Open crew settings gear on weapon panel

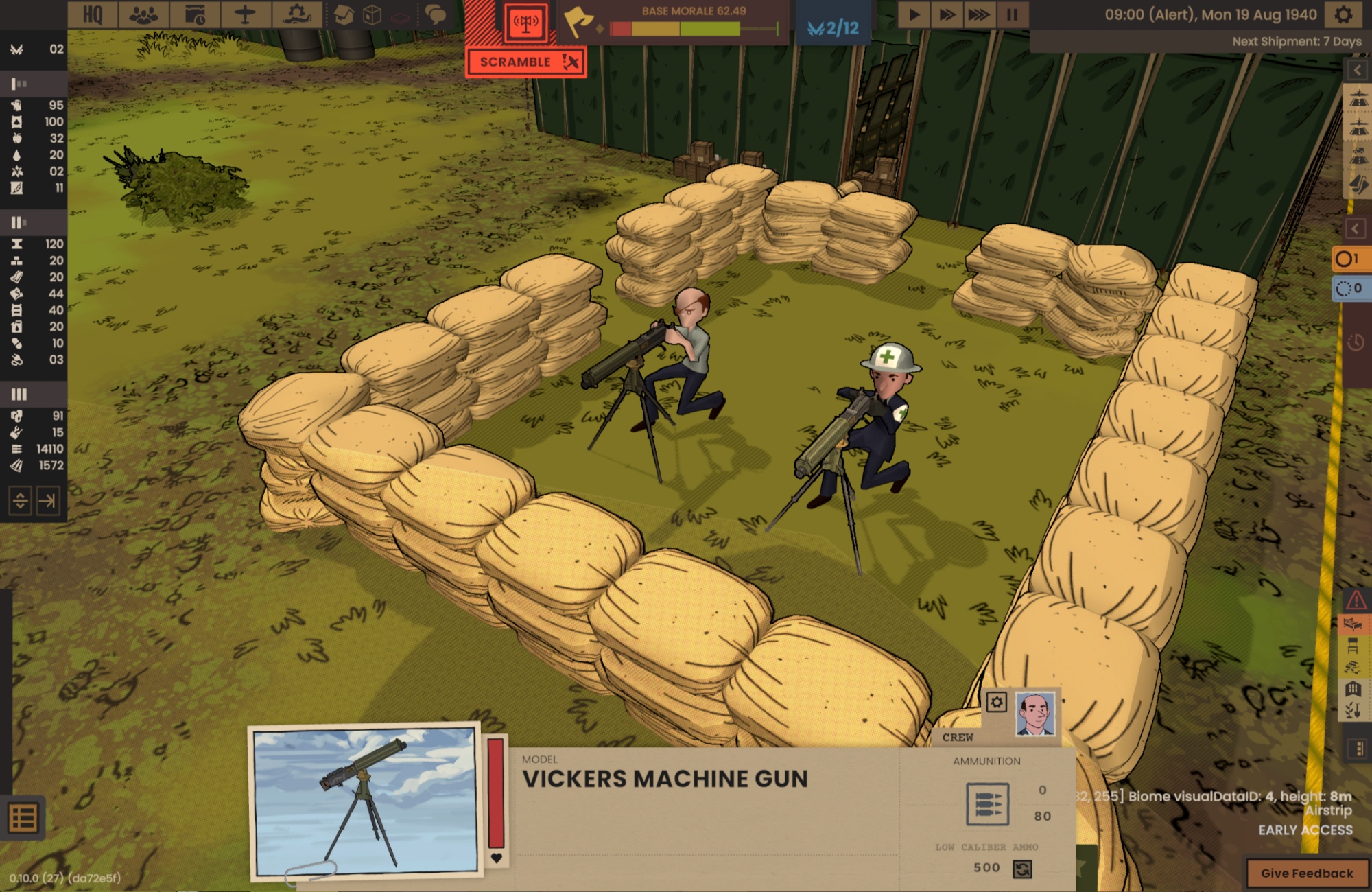point(996,703)
